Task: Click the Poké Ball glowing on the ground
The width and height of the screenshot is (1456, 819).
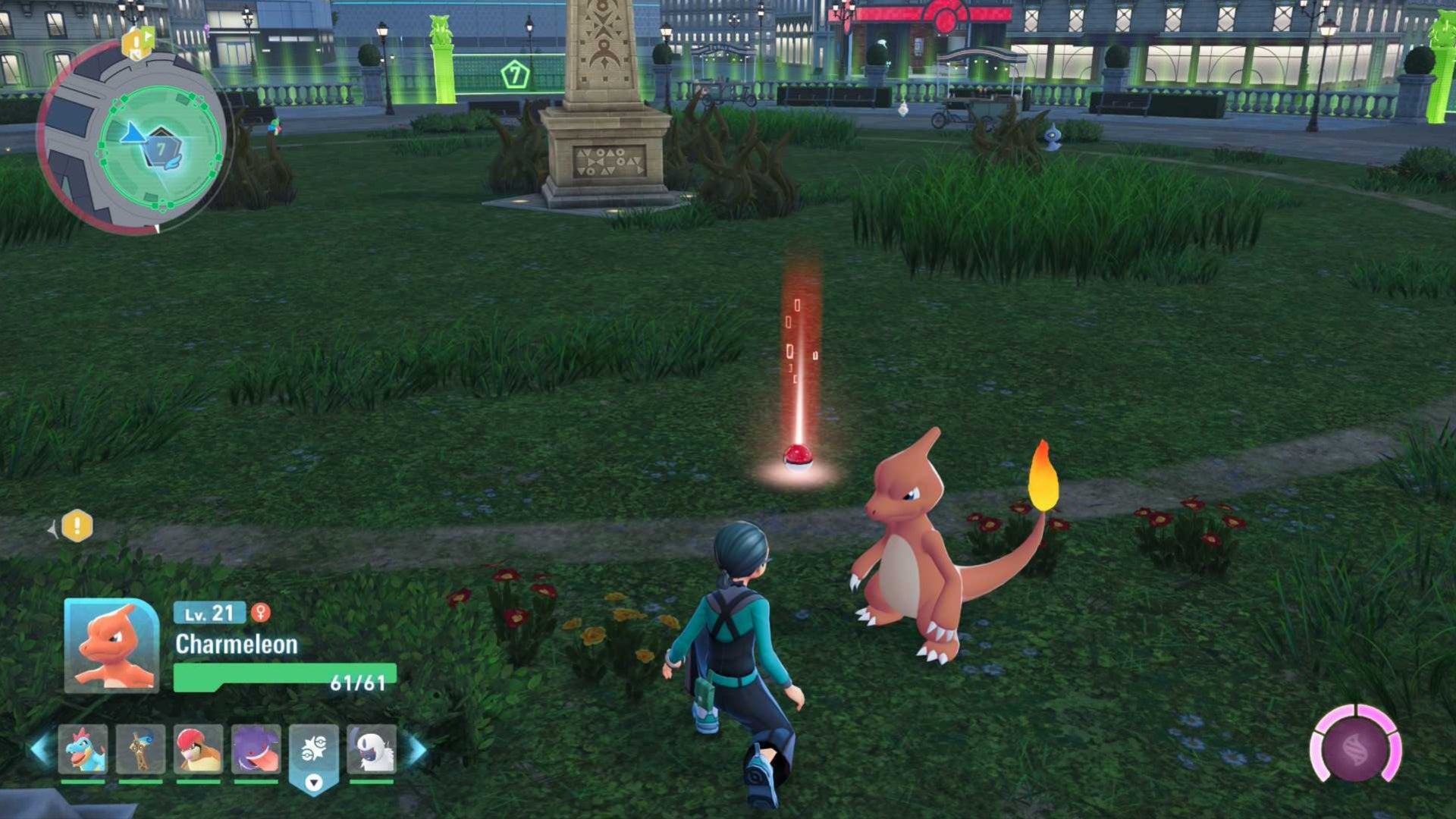Action: [x=796, y=457]
